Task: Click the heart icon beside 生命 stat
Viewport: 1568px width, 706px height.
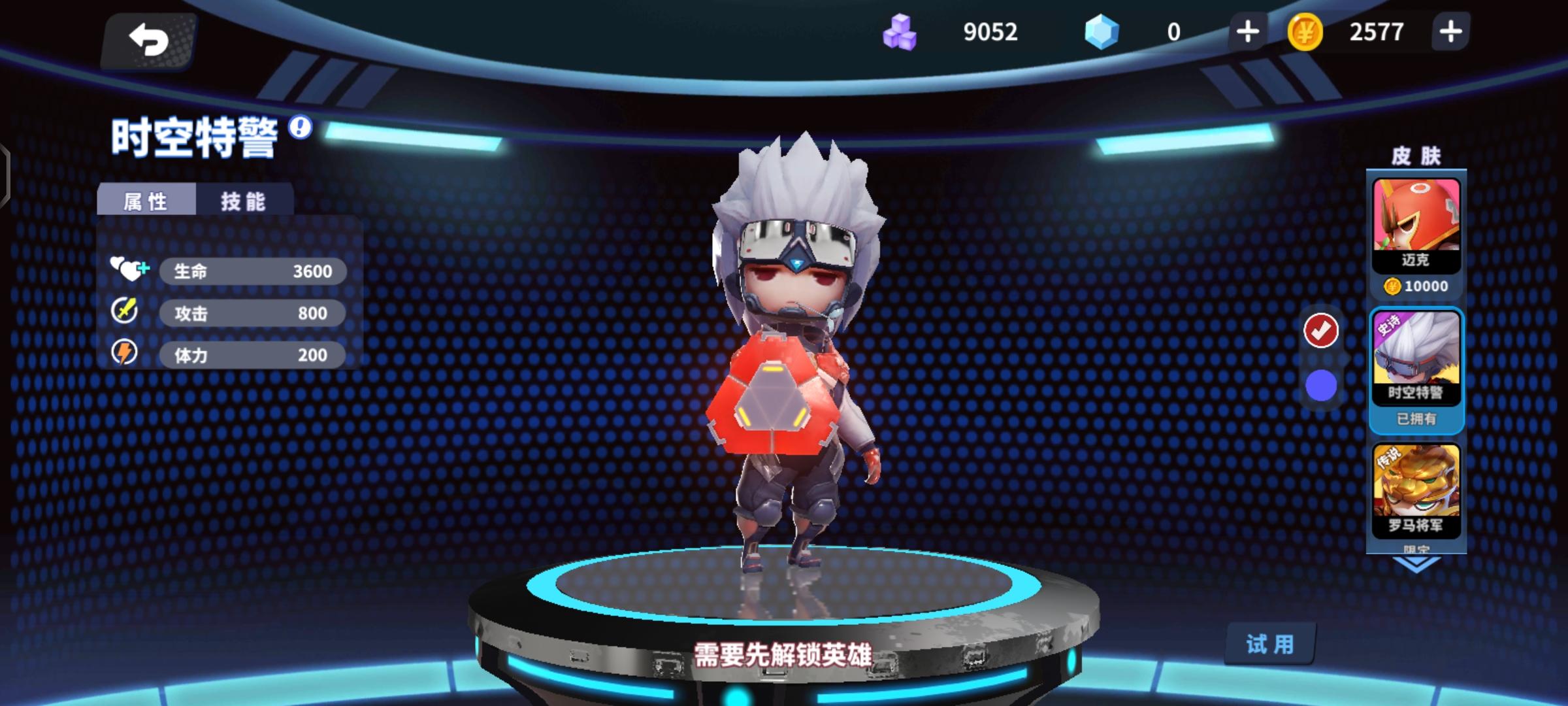Action: click(x=128, y=270)
